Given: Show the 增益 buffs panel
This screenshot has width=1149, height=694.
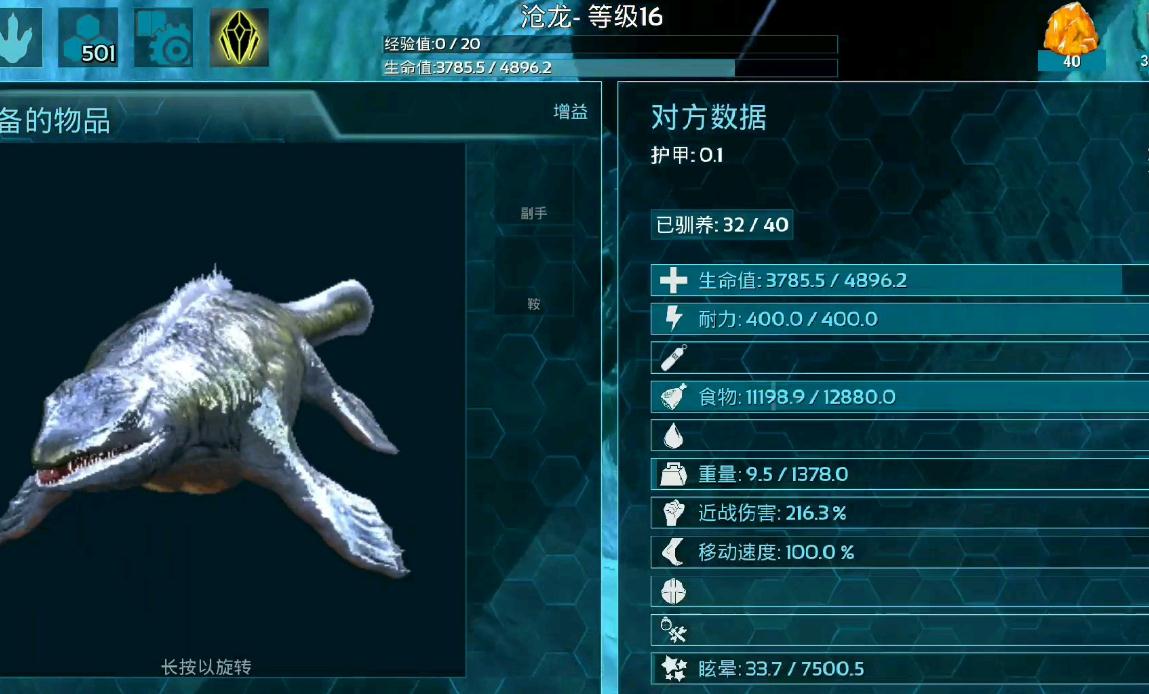Looking at the screenshot, I should click(570, 112).
